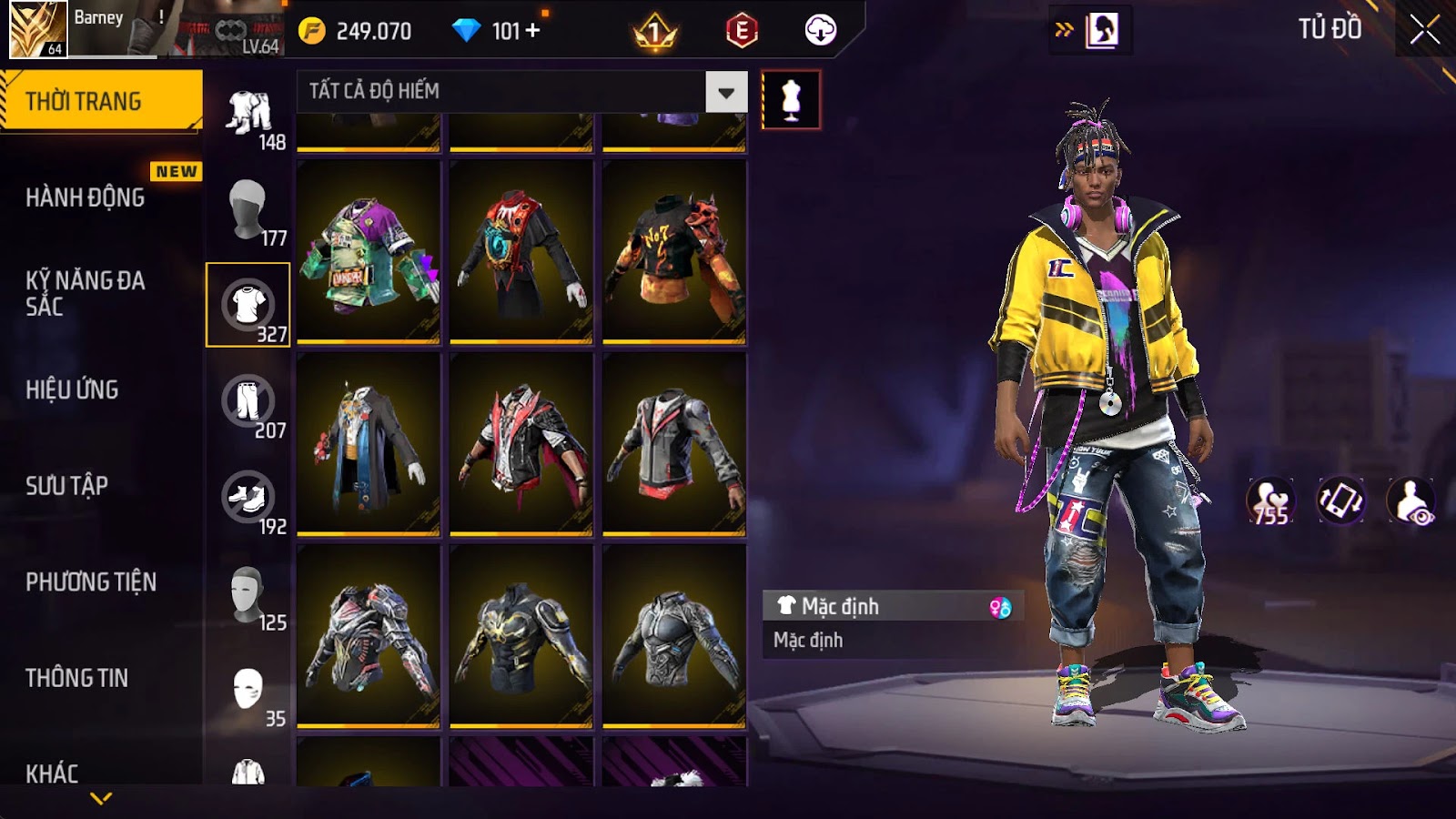Expand the Tất Cả Độ Hiếm rarity dropdown
Viewport: 1456px width, 819px height.
point(725,92)
